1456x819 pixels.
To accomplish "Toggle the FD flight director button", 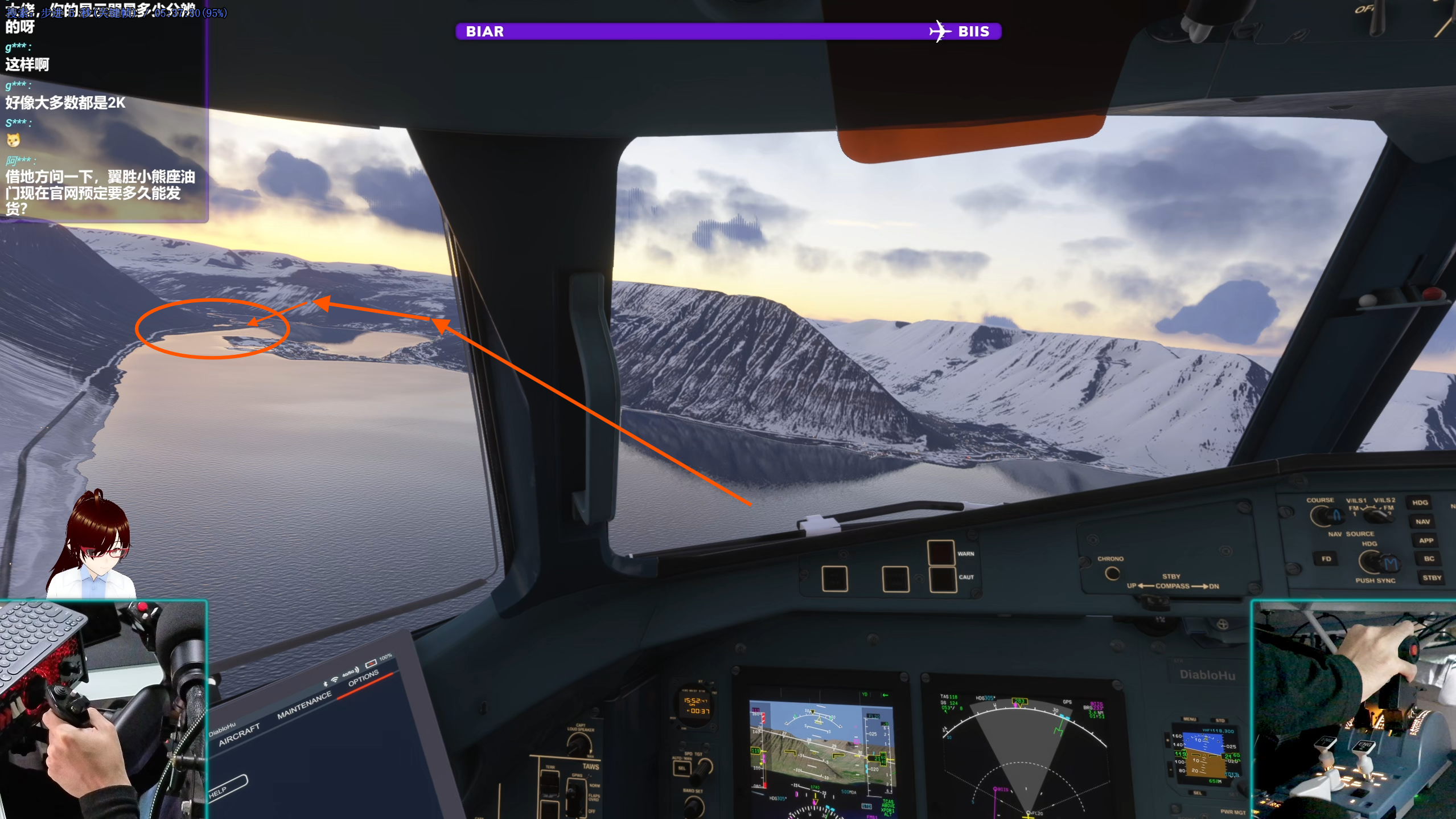I will [x=1326, y=559].
